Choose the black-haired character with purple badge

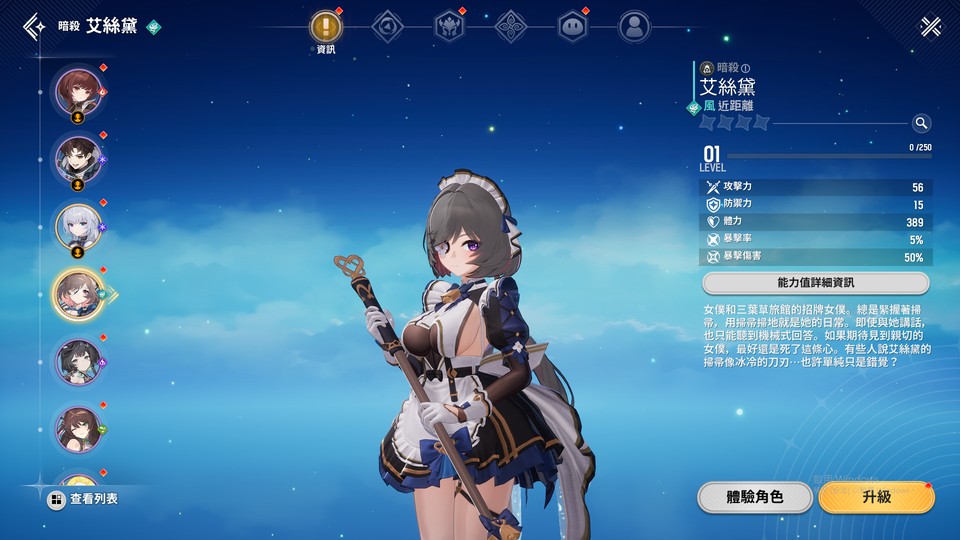(77, 361)
